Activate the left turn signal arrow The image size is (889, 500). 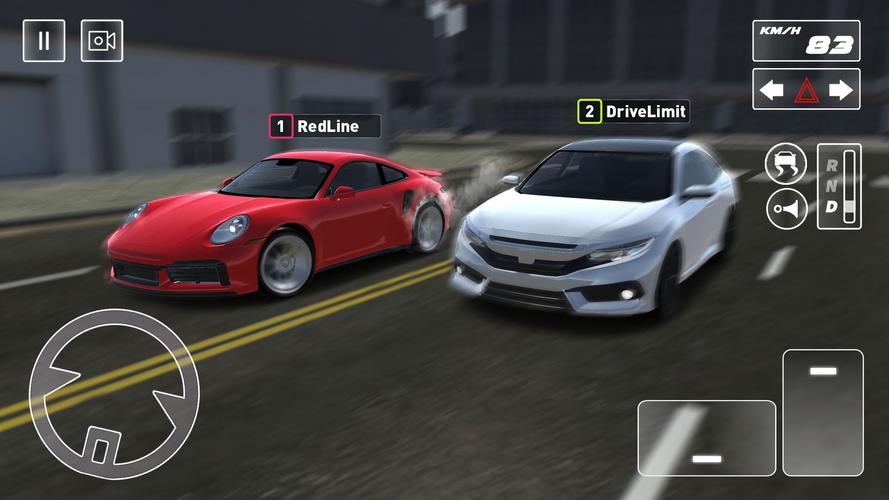point(771,90)
